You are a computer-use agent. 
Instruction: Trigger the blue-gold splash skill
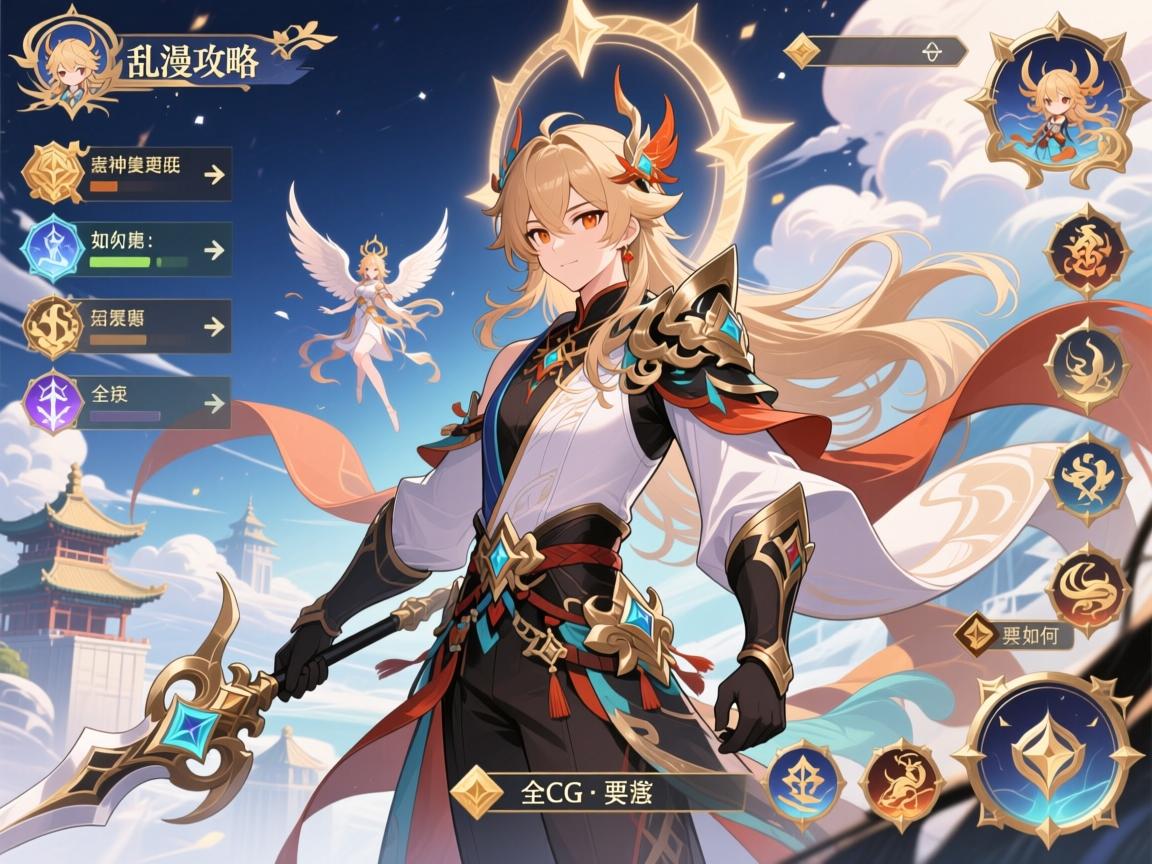click(x=1088, y=480)
